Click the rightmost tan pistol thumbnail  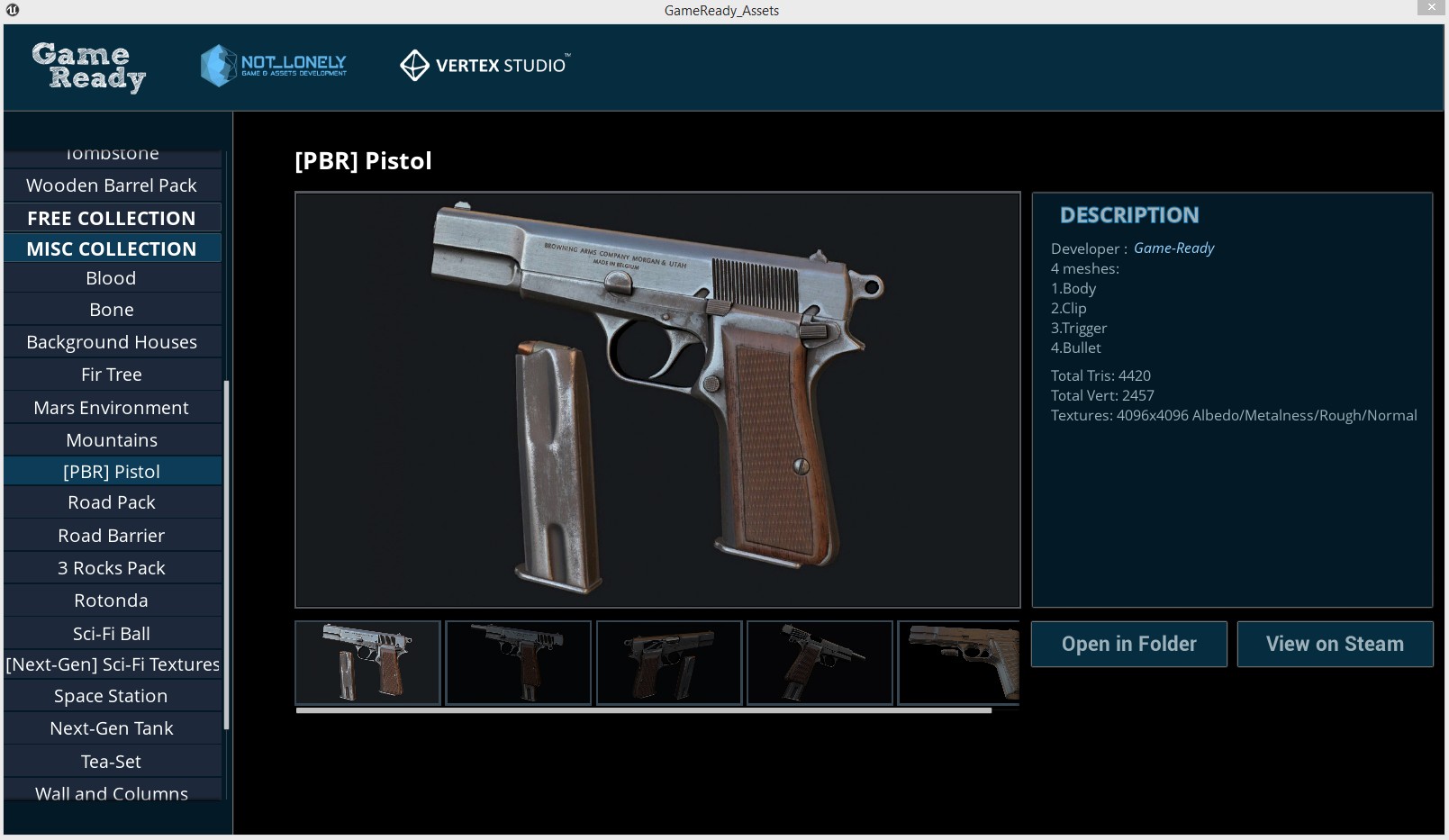point(958,663)
